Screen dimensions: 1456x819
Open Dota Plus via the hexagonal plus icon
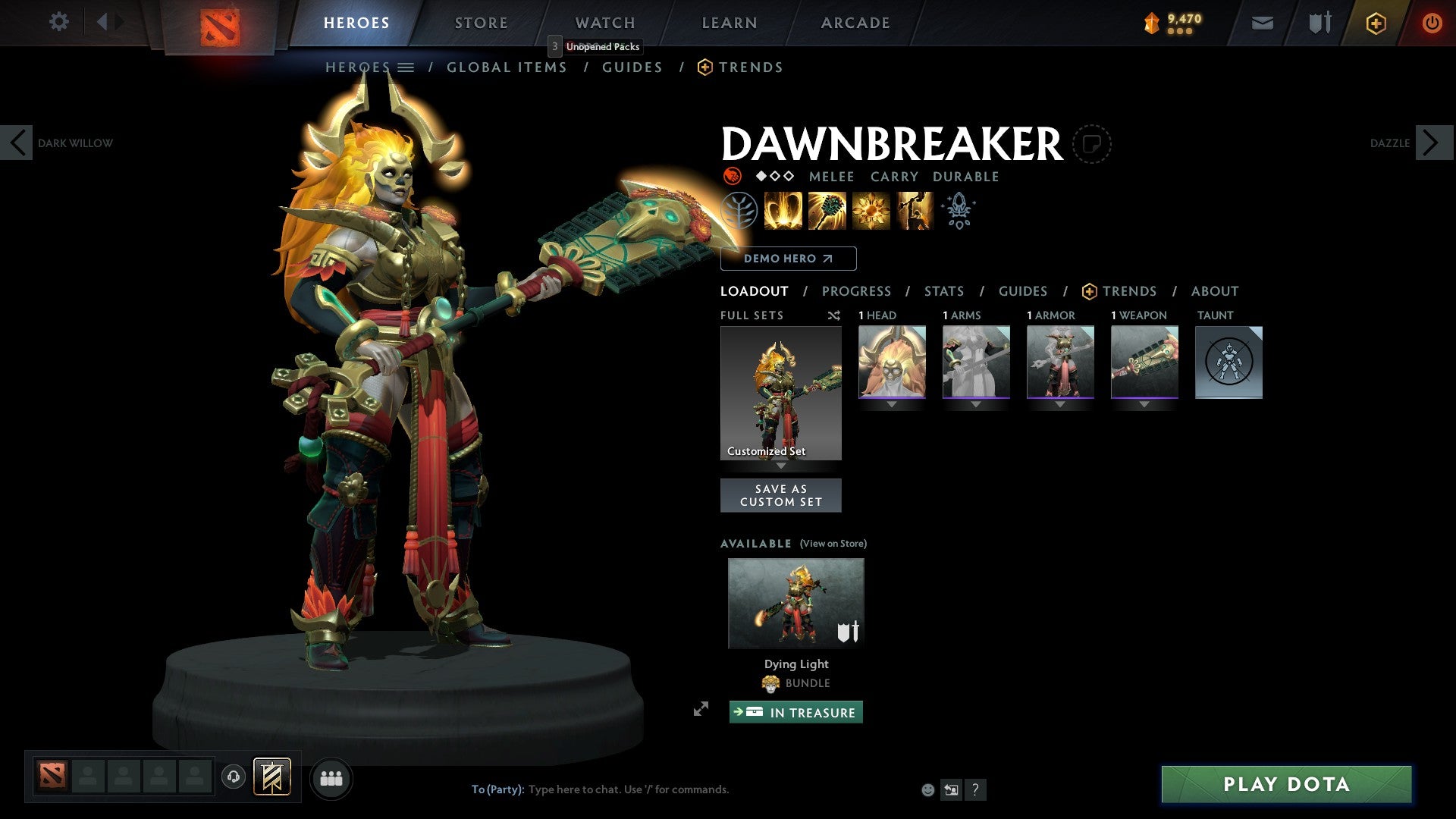point(1375,23)
